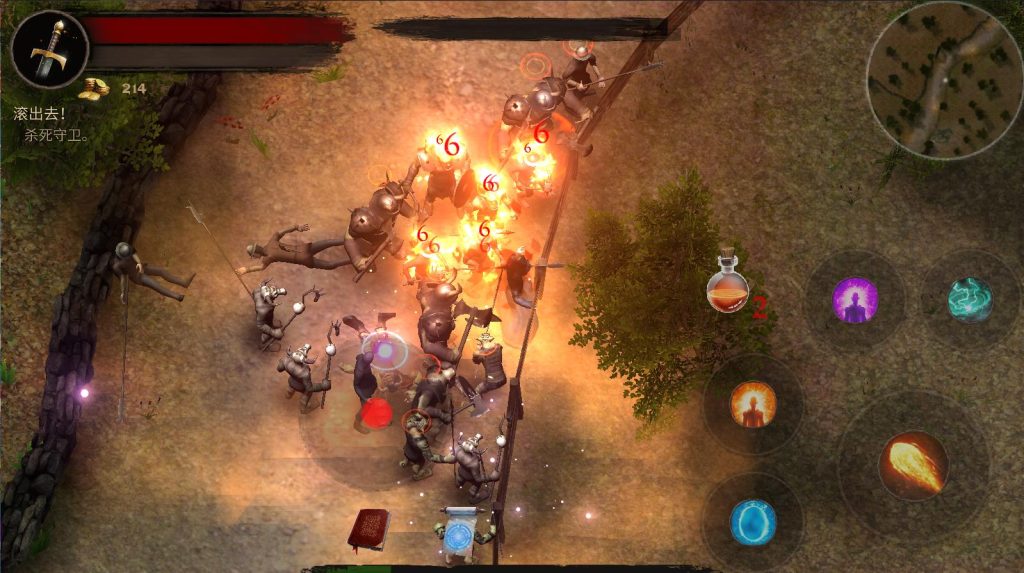
Task: Open the circular minimap
Action: [x=943, y=80]
